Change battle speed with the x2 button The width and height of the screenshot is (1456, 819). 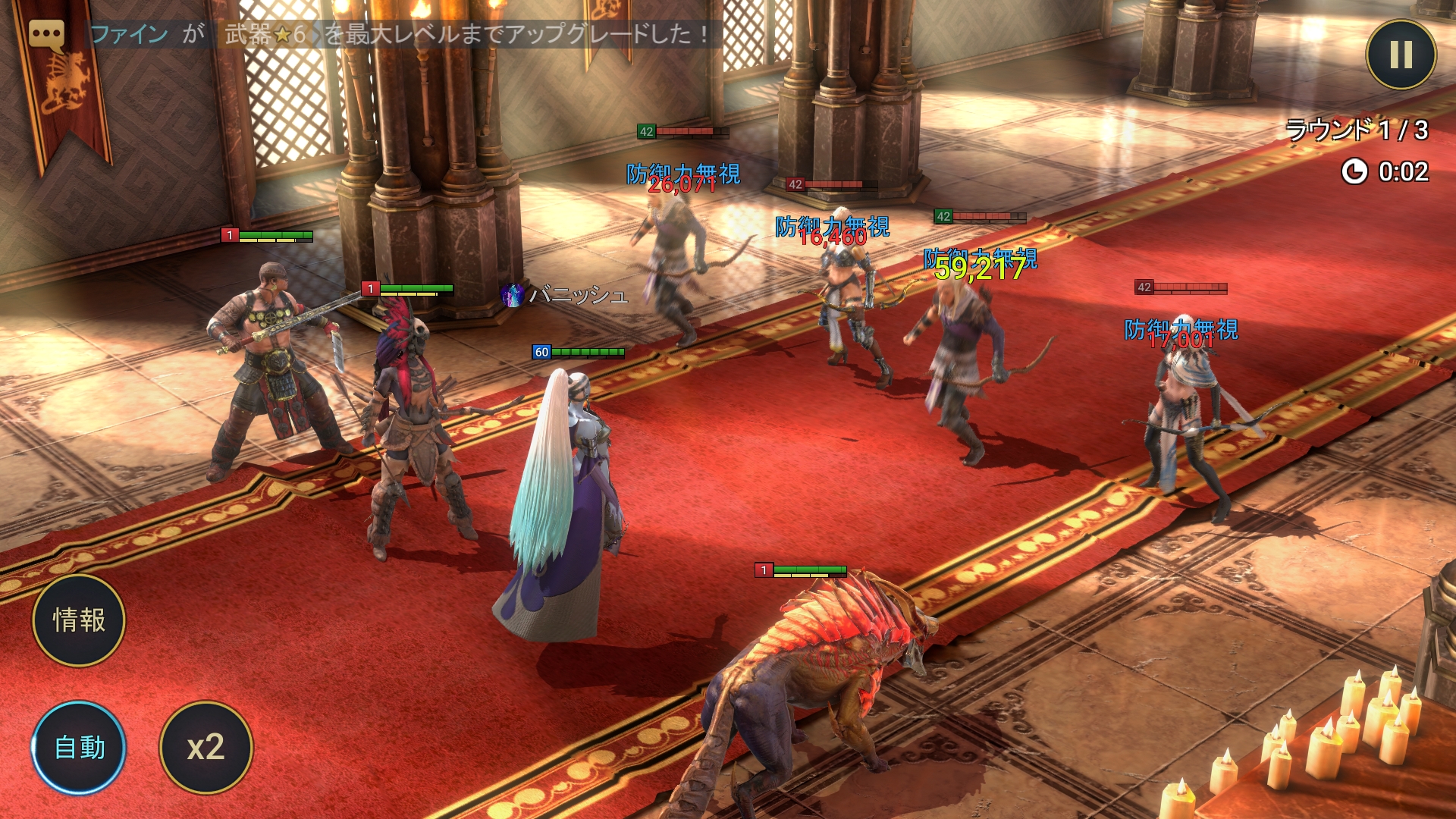206,748
